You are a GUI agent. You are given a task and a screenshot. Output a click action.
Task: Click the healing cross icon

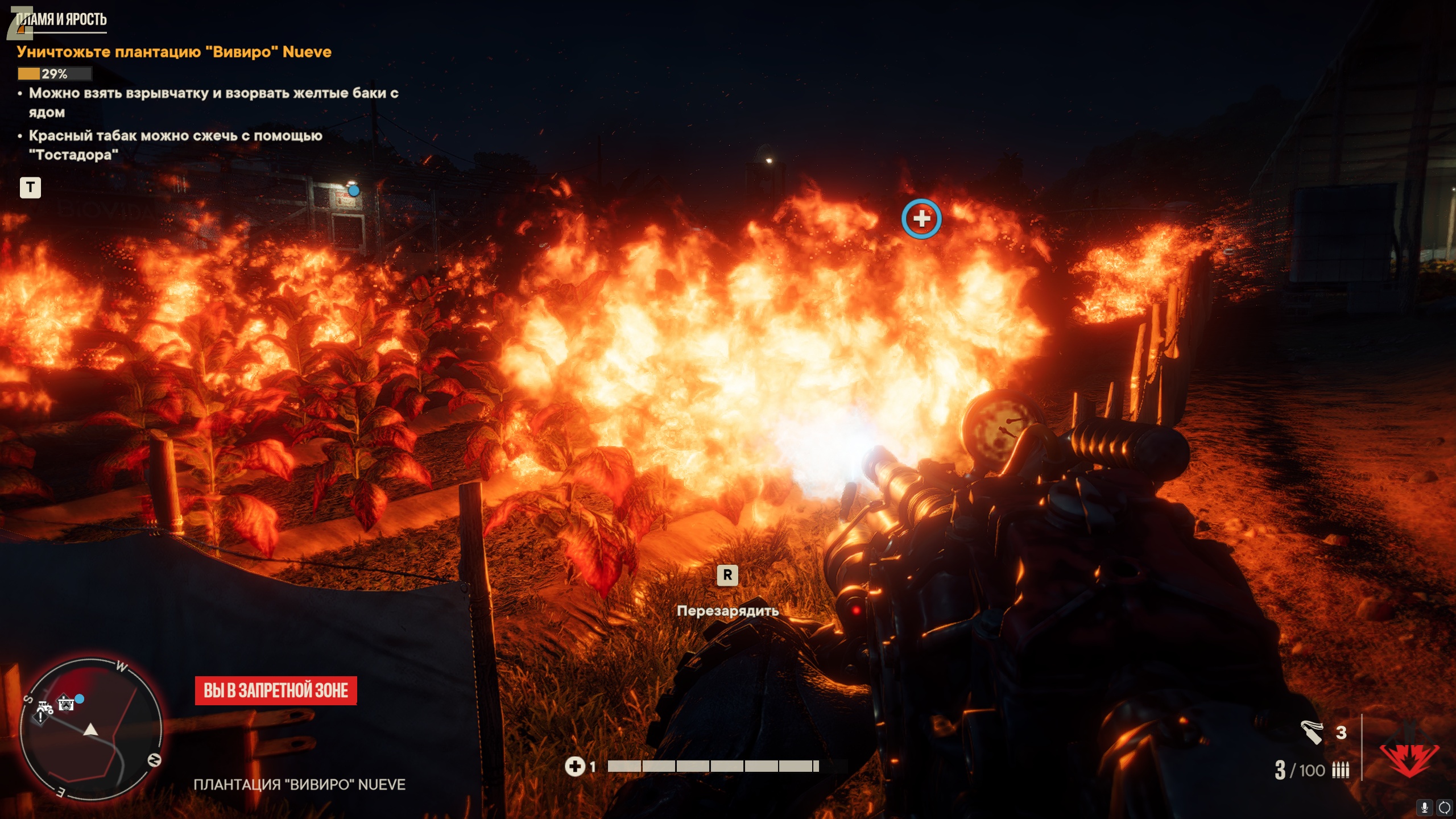(574, 766)
